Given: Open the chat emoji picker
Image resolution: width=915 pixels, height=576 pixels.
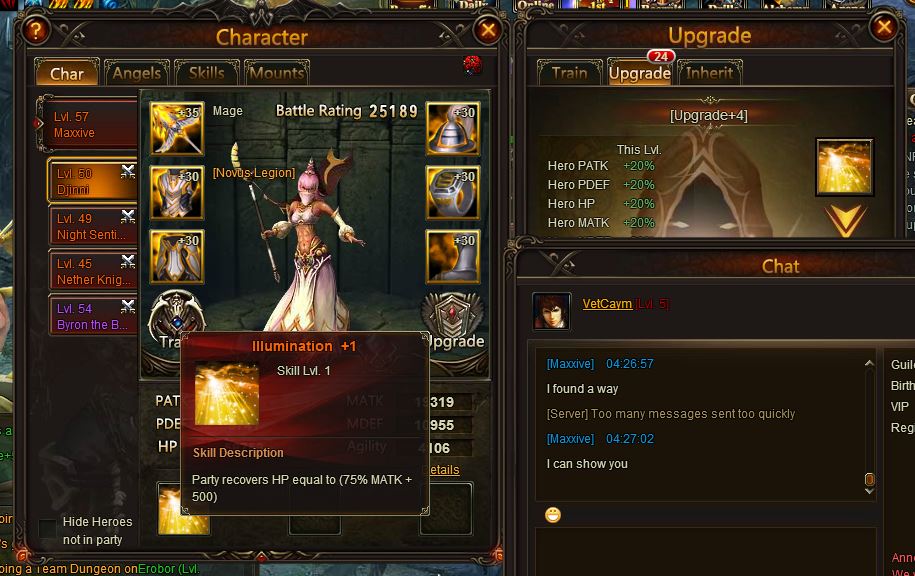Looking at the screenshot, I should [553, 515].
